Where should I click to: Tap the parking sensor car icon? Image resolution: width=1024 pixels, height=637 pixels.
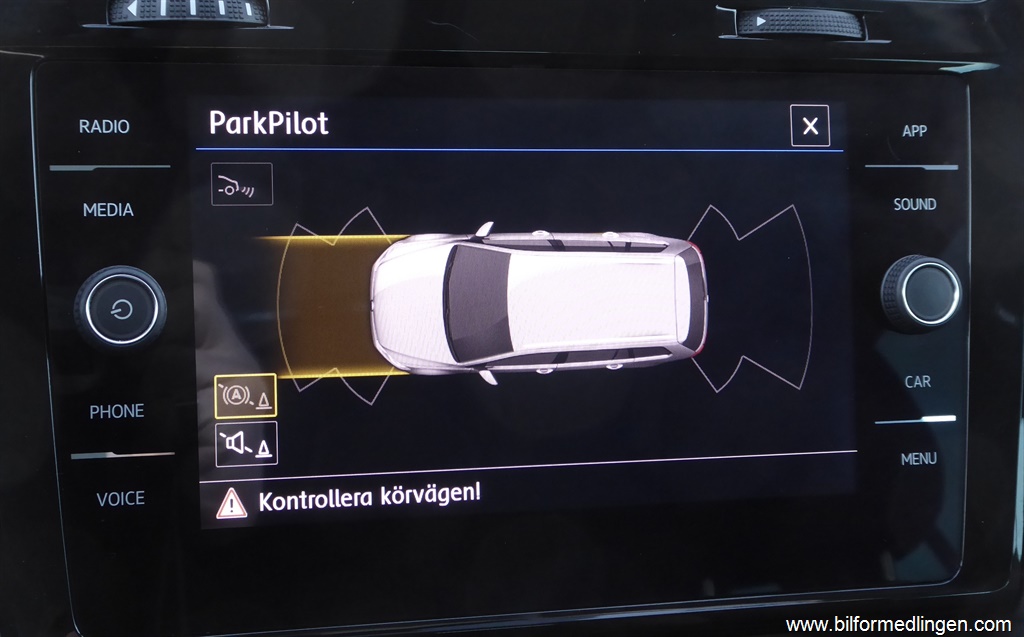click(x=242, y=184)
